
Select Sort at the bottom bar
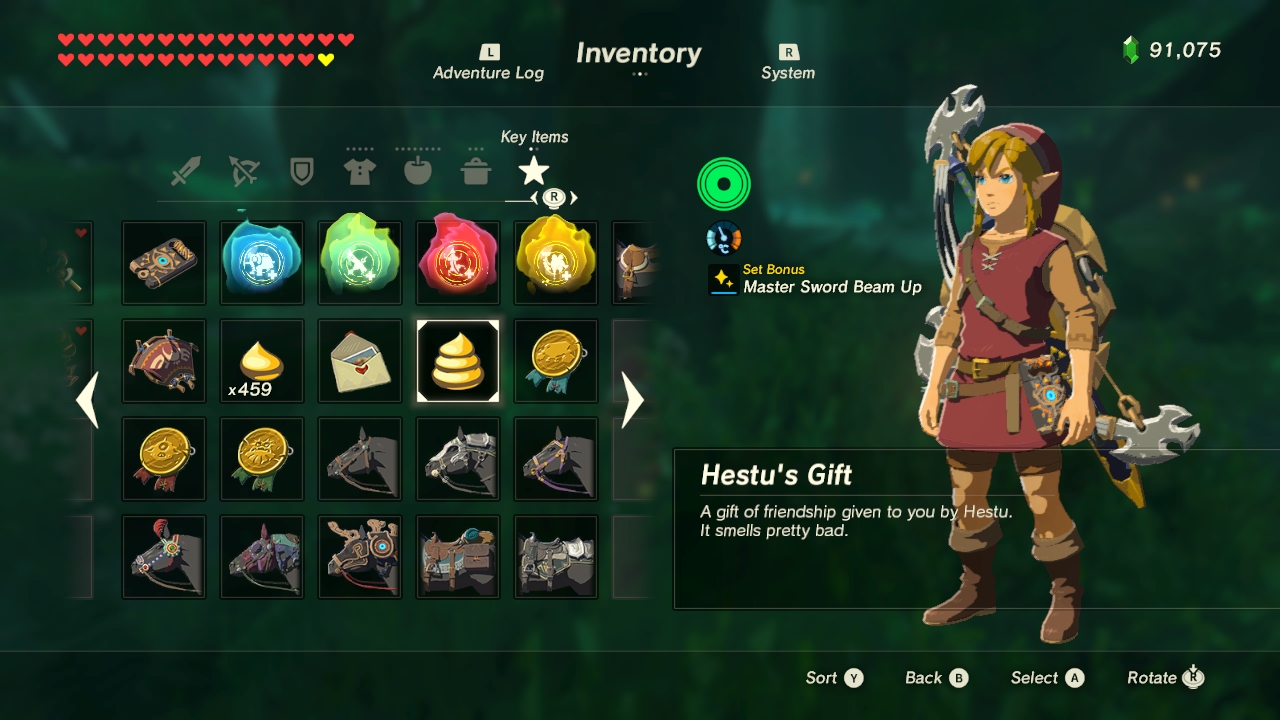pos(822,677)
